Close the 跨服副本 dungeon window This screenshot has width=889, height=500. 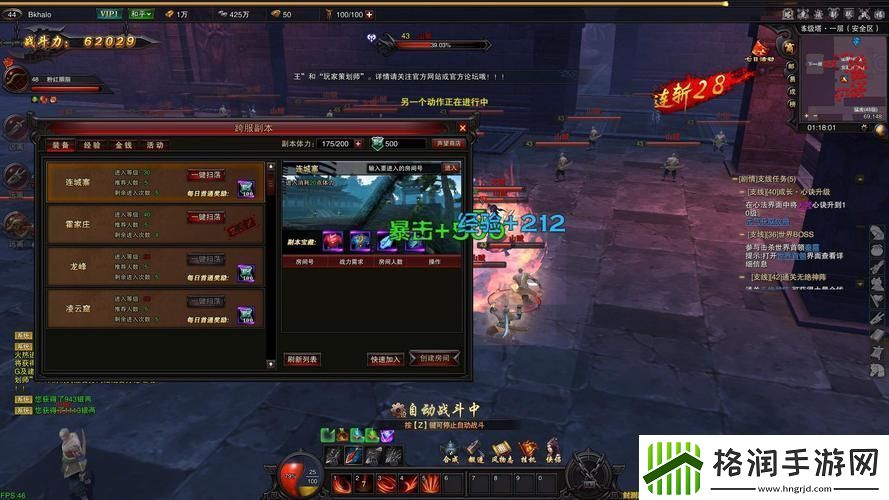point(462,128)
